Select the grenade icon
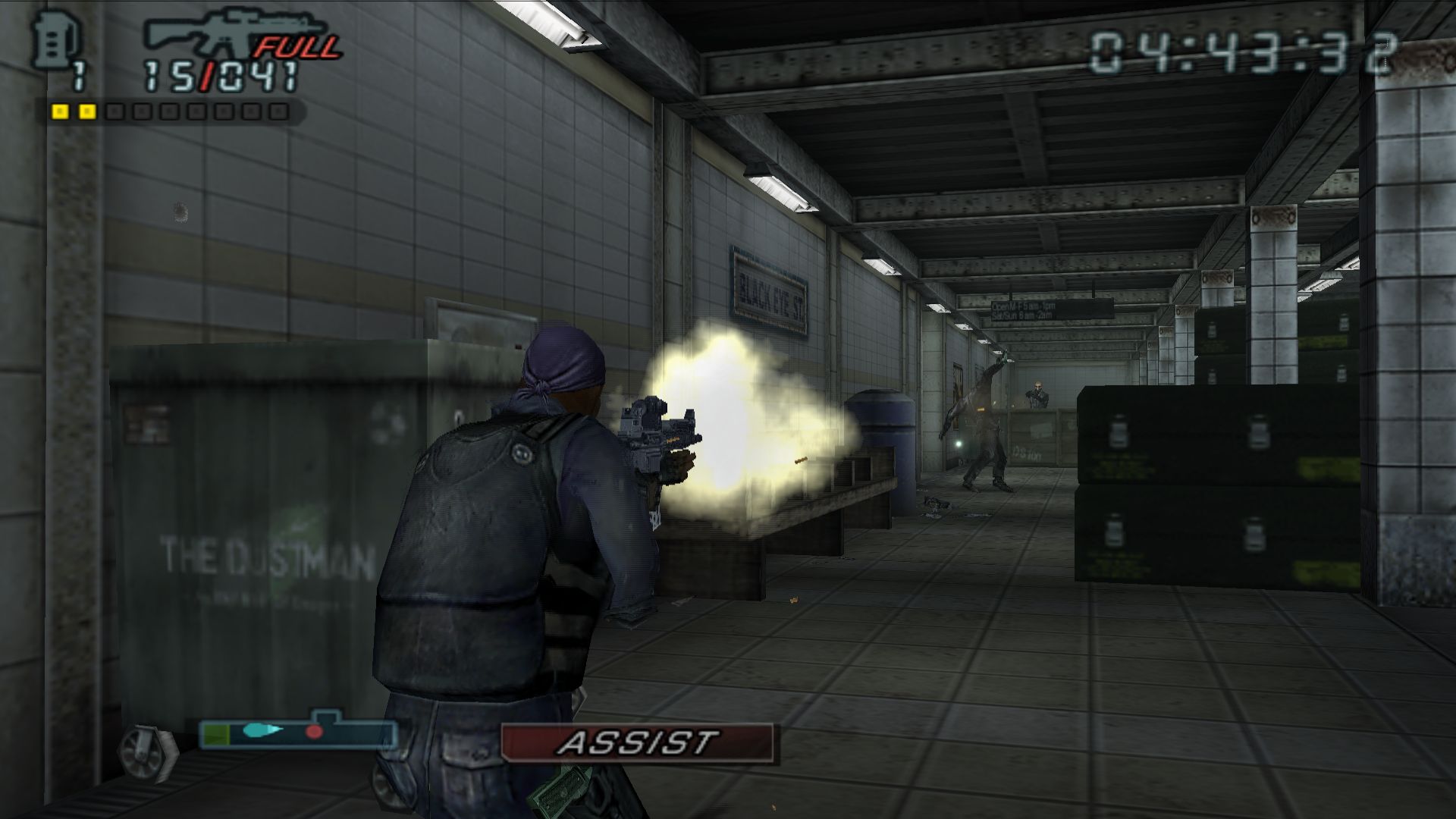The width and height of the screenshot is (1456, 819). click(x=52, y=41)
